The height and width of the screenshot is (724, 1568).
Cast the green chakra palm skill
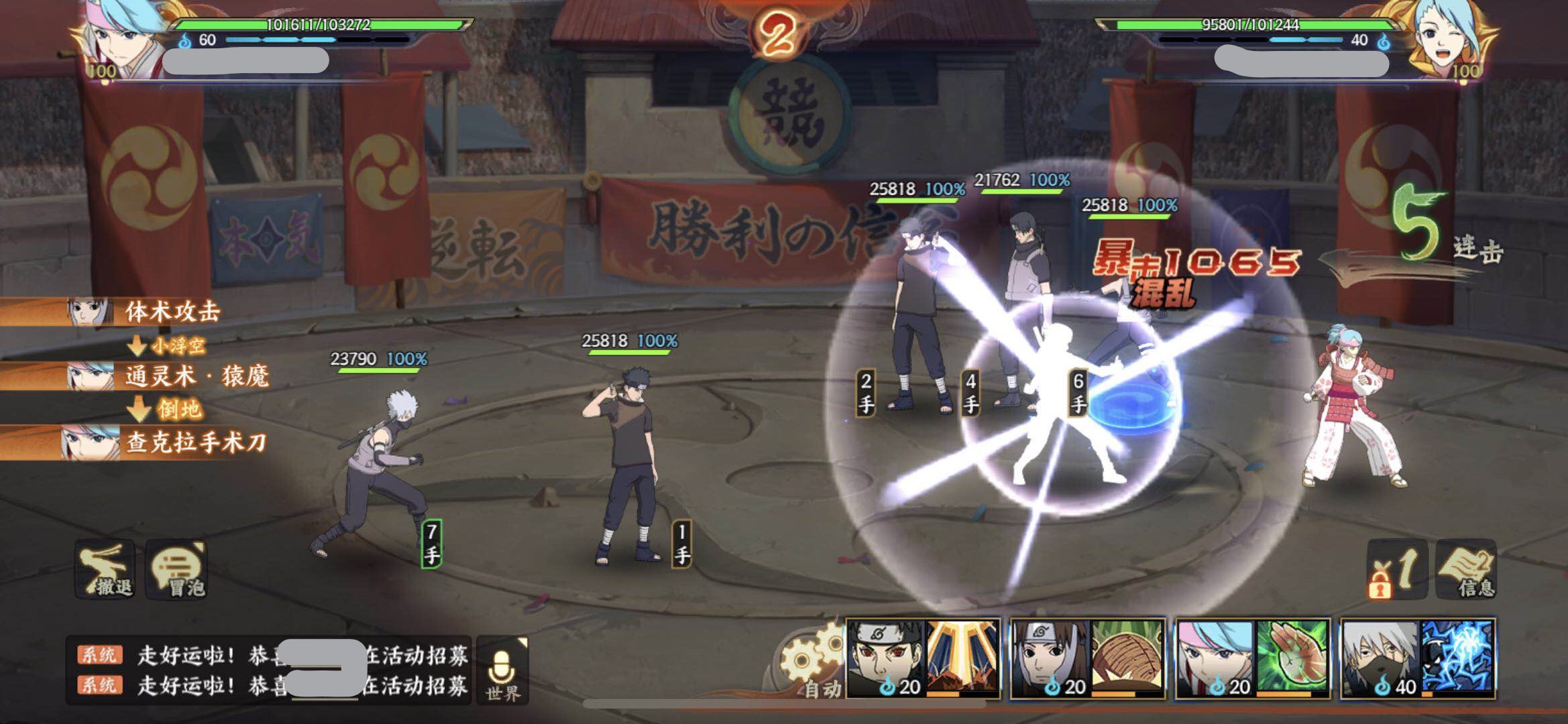[1292, 658]
